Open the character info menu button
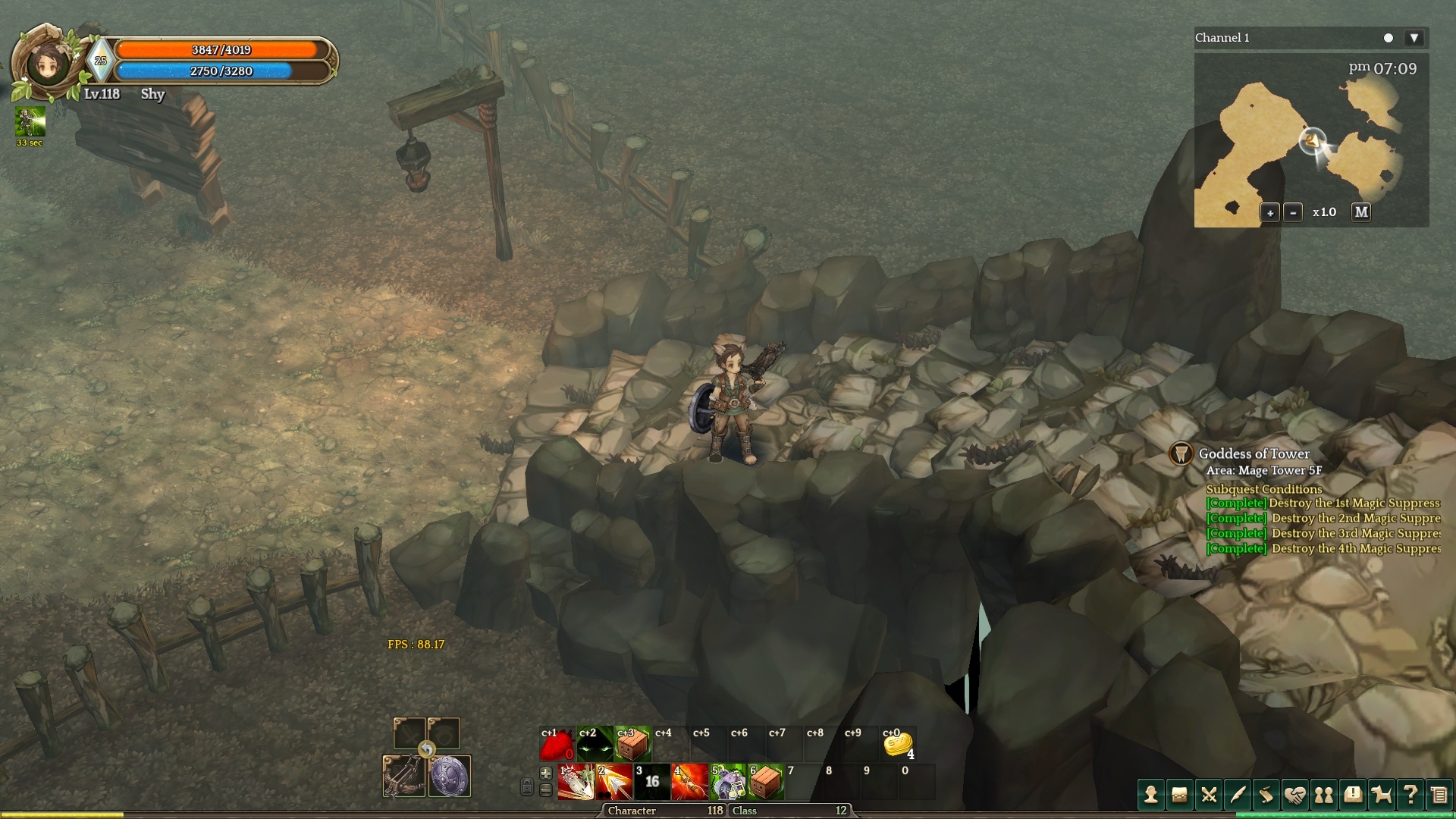 tap(1151, 795)
